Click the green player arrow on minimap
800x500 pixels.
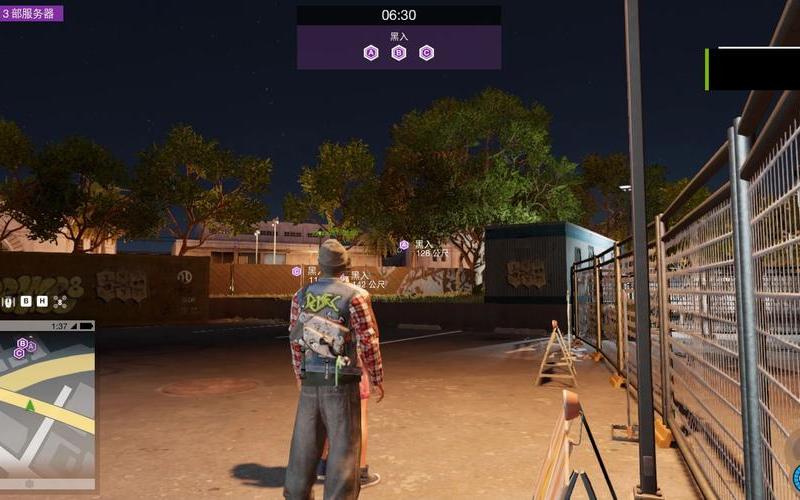30,405
